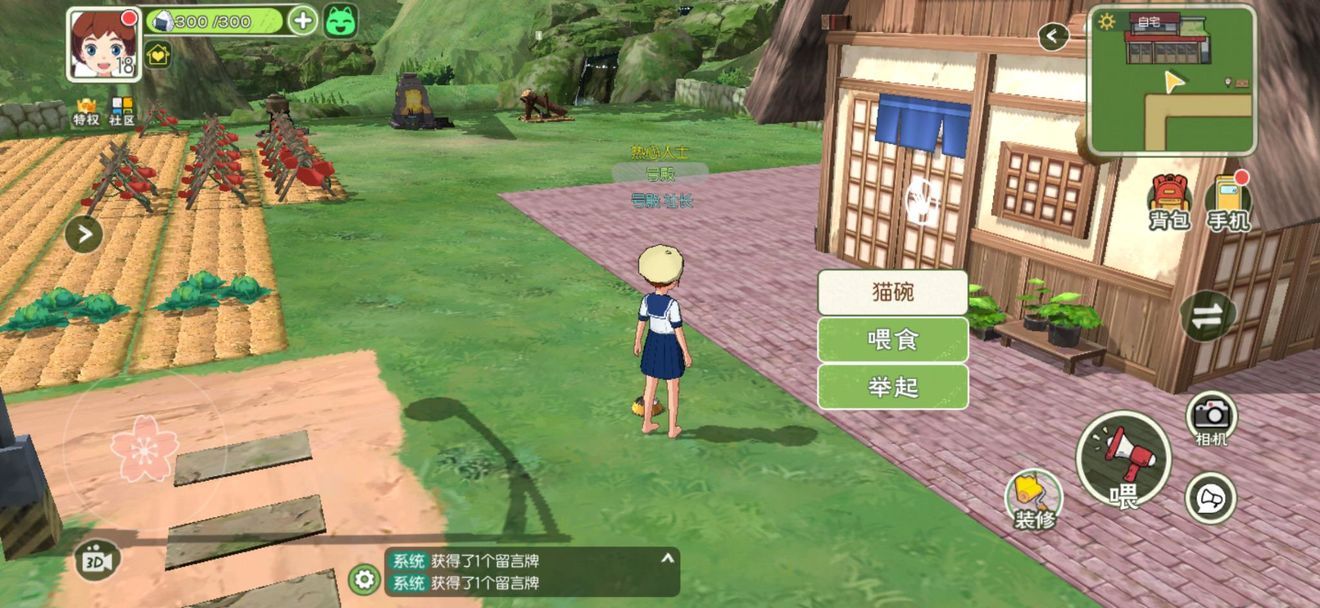The width and height of the screenshot is (1320, 608).
Task: Open the 社区 community menu
Action: click(x=122, y=111)
